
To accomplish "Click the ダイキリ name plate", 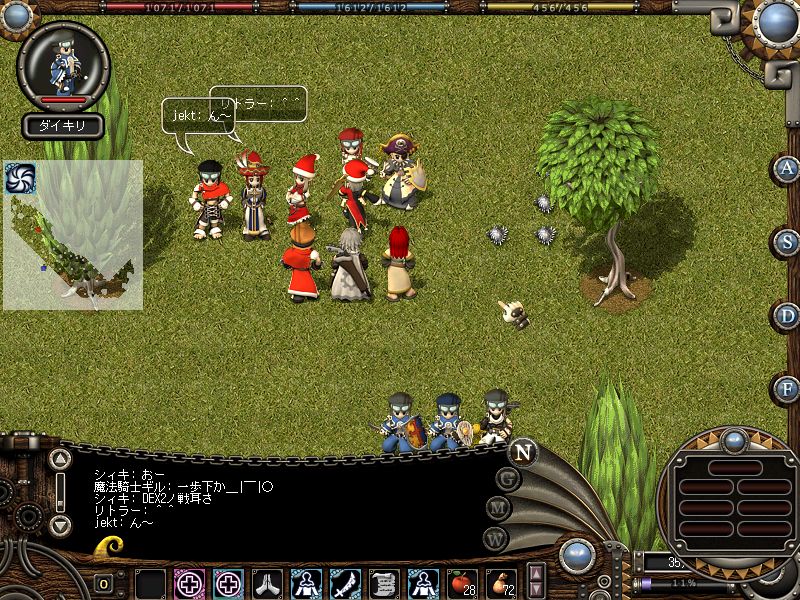I will coord(62,127).
